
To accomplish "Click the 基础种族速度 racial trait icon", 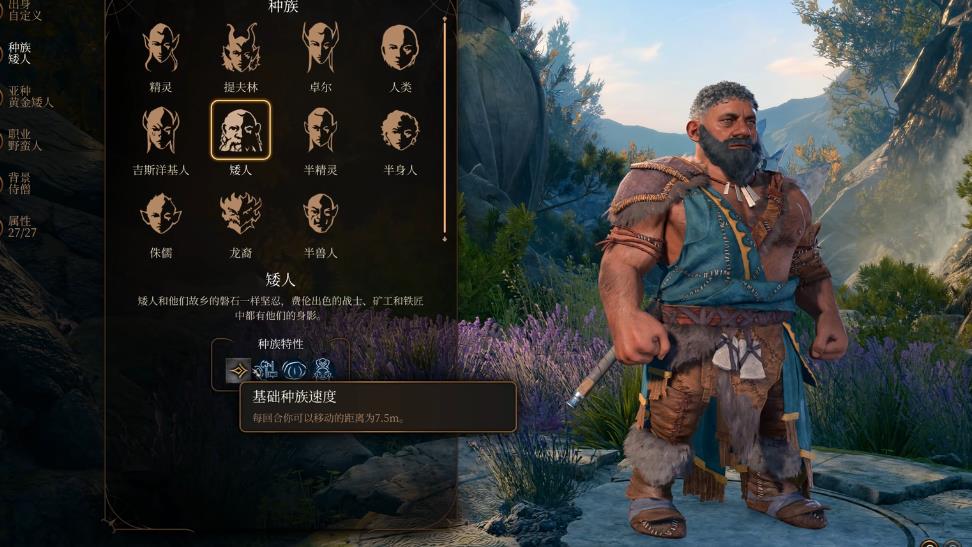I will point(238,370).
